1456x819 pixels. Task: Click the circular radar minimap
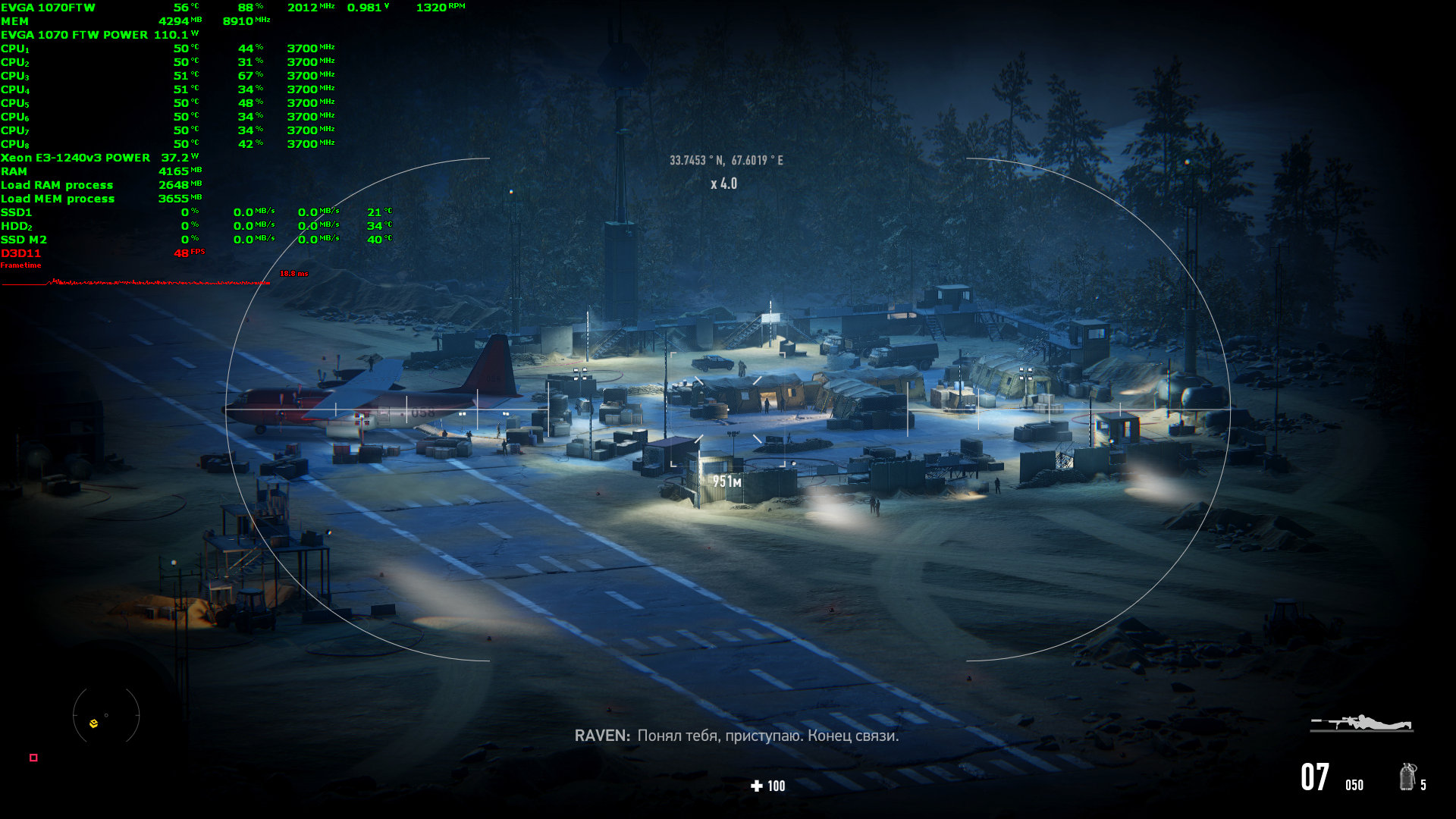106,715
